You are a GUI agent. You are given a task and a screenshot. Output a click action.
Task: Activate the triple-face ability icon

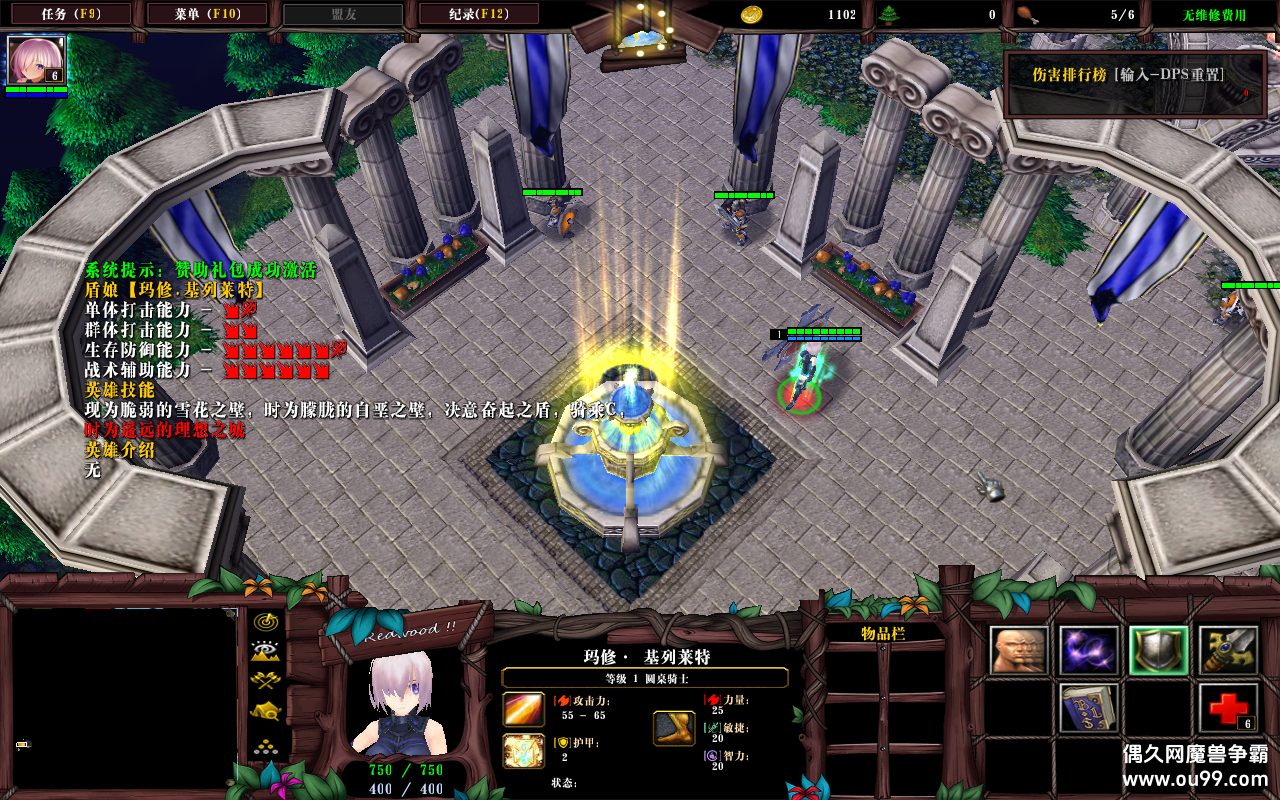click(x=1019, y=651)
